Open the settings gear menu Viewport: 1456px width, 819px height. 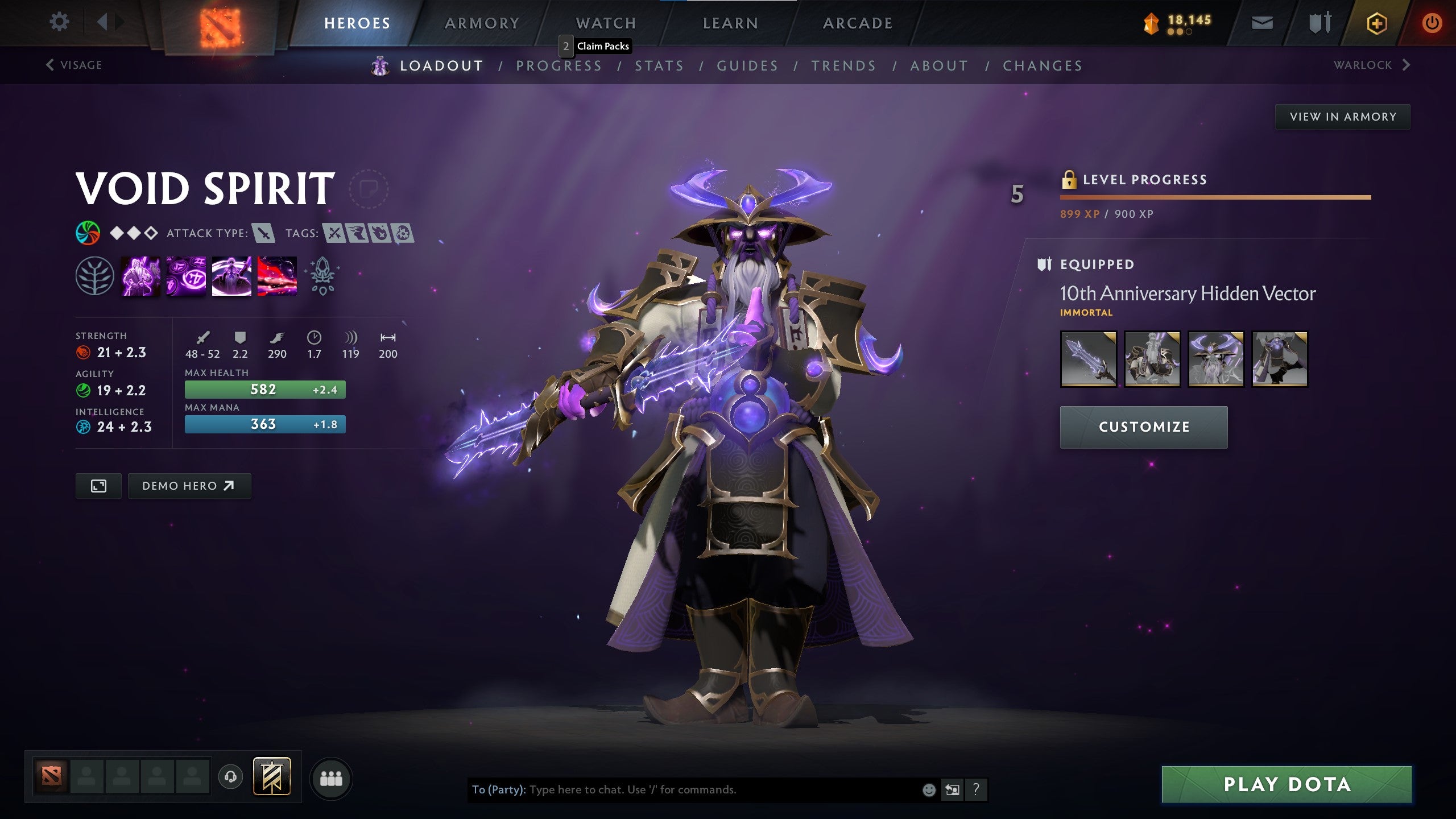coord(59,22)
